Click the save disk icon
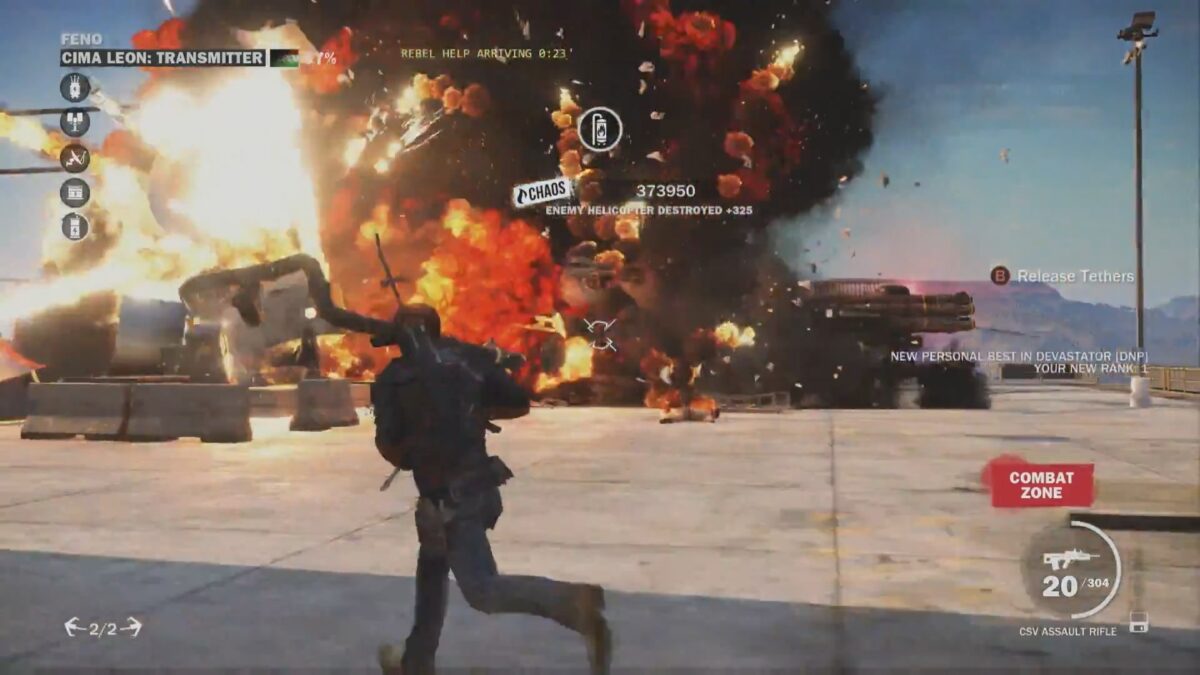1200x675 pixels. (1138, 622)
